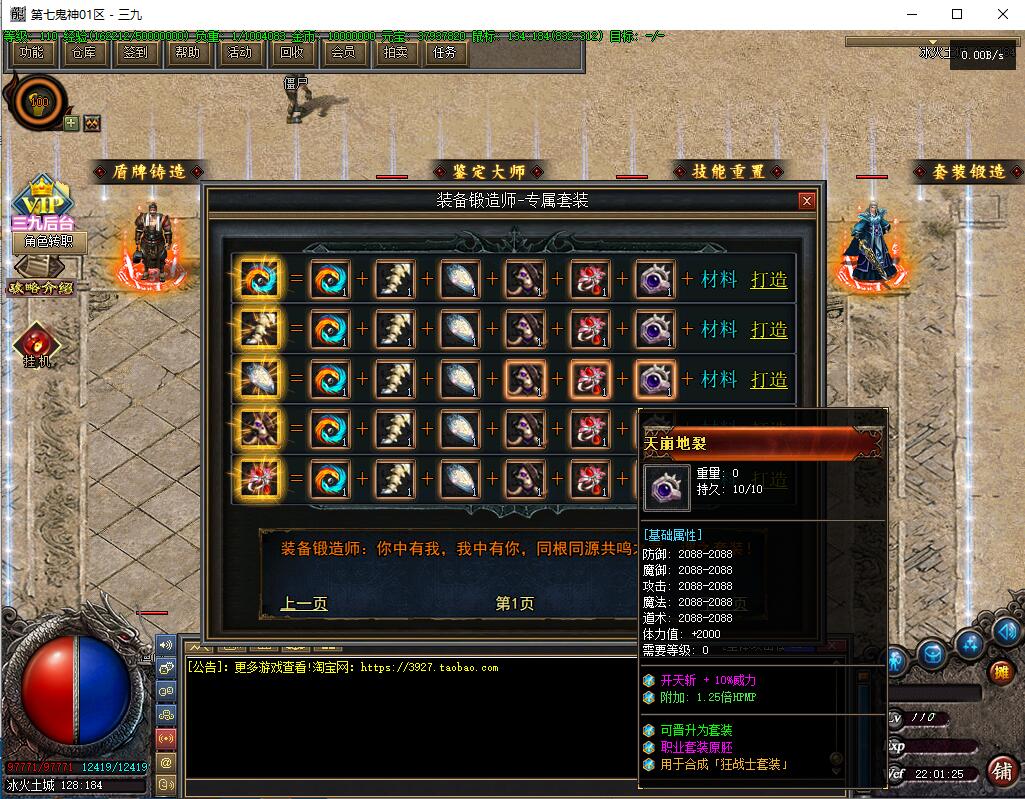Image resolution: width=1025 pixels, height=799 pixels.
Task: Click the gold VIP crown icon
Action: click(41, 194)
